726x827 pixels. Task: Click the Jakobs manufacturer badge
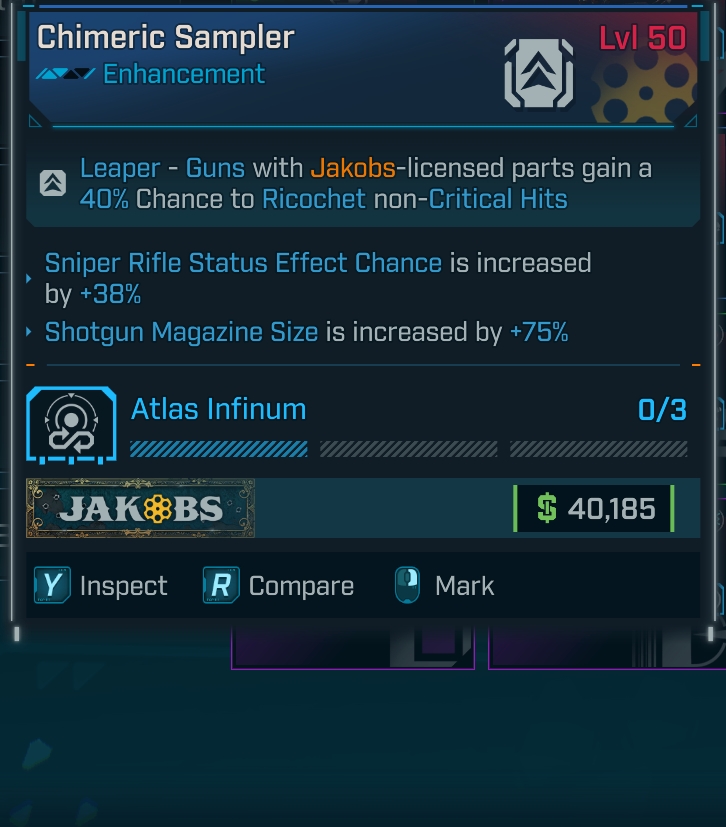140,509
